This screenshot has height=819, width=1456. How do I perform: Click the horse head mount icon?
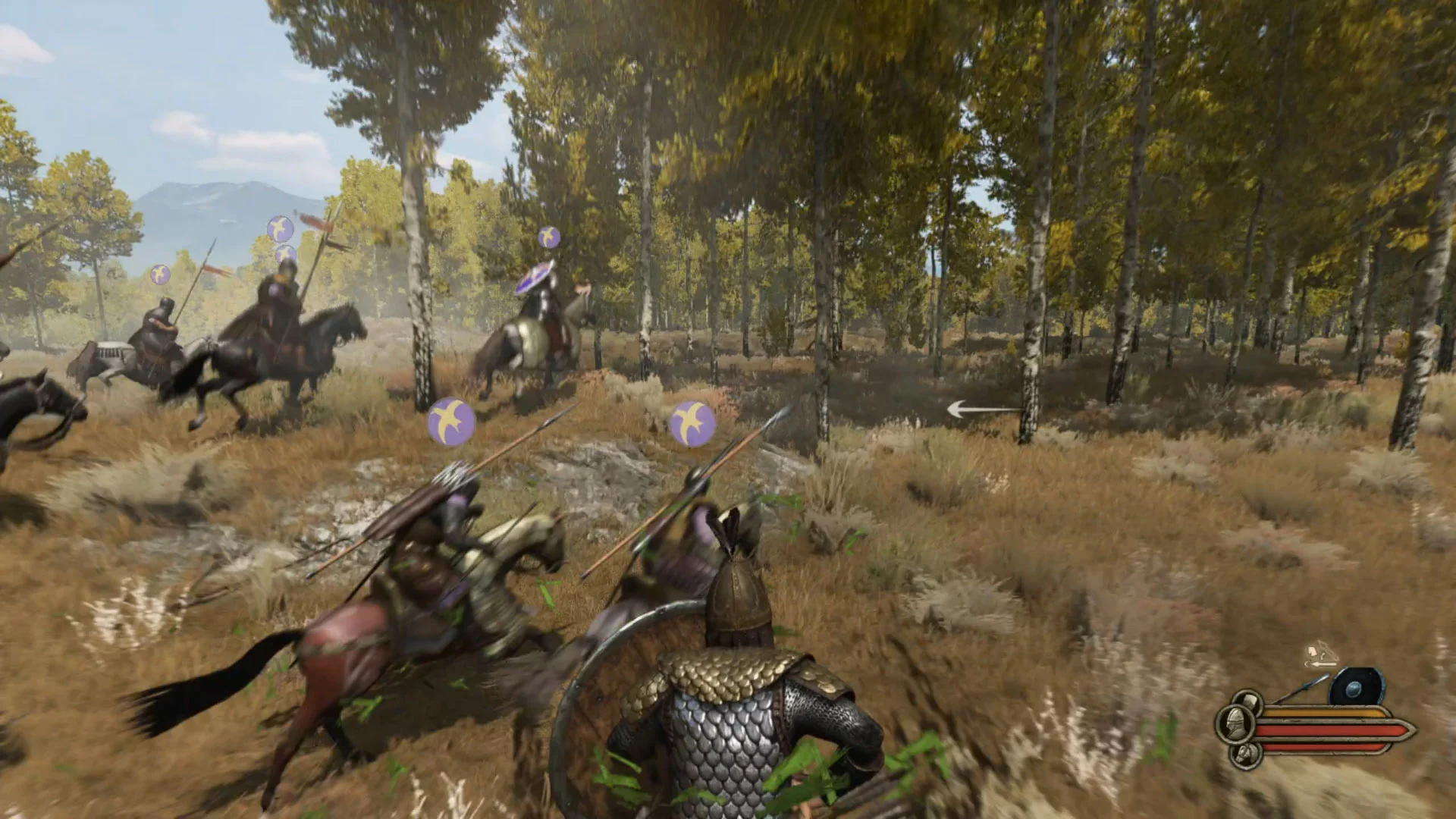1244,754
